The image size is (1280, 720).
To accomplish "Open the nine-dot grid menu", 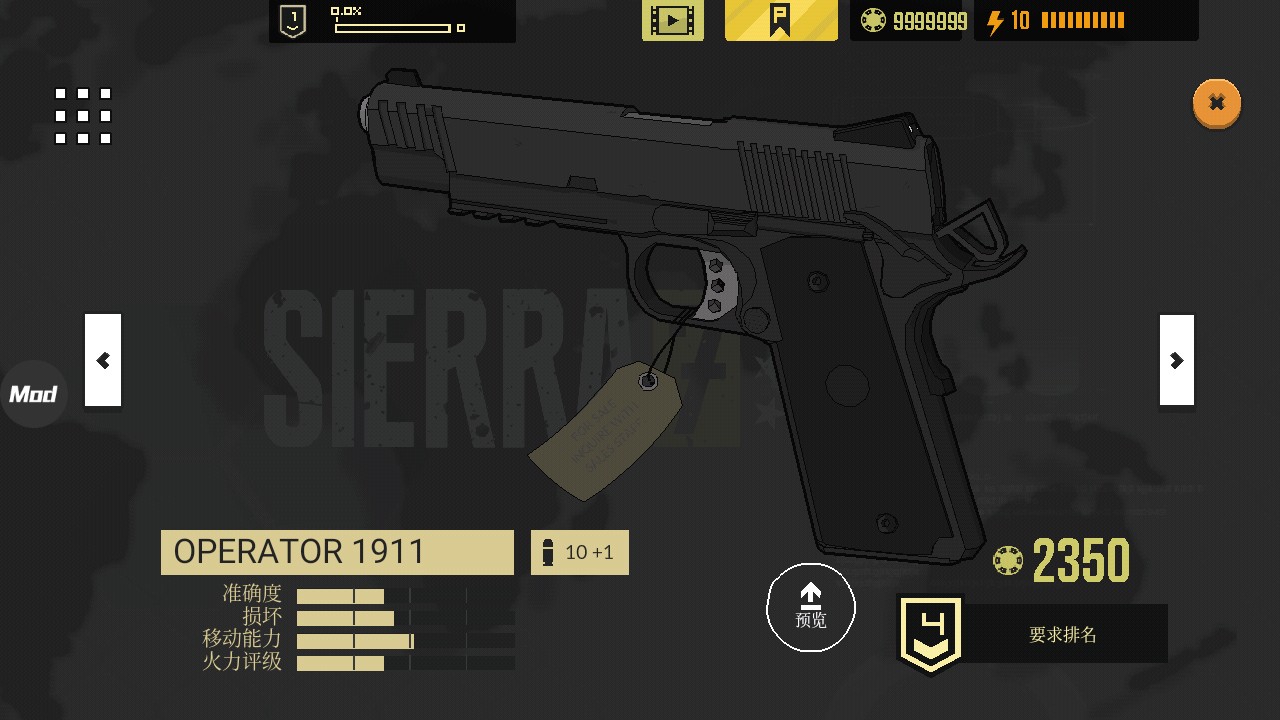I will click(83, 116).
